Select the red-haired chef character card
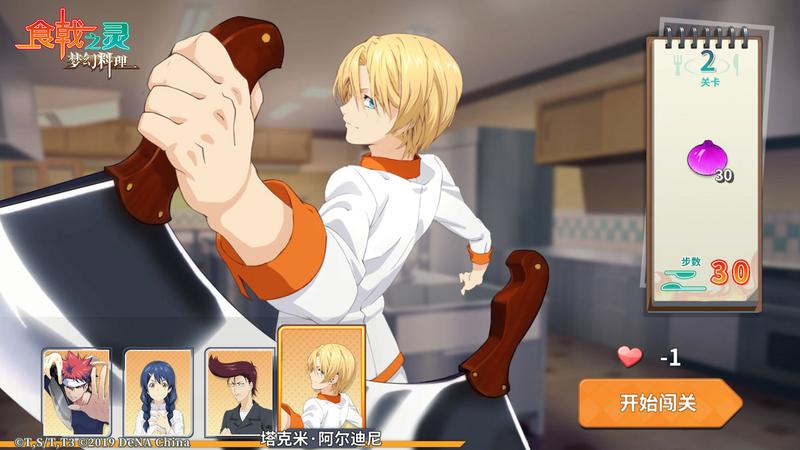This screenshot has width=800, height=450. pyautogui.click(x=76, y=392)
